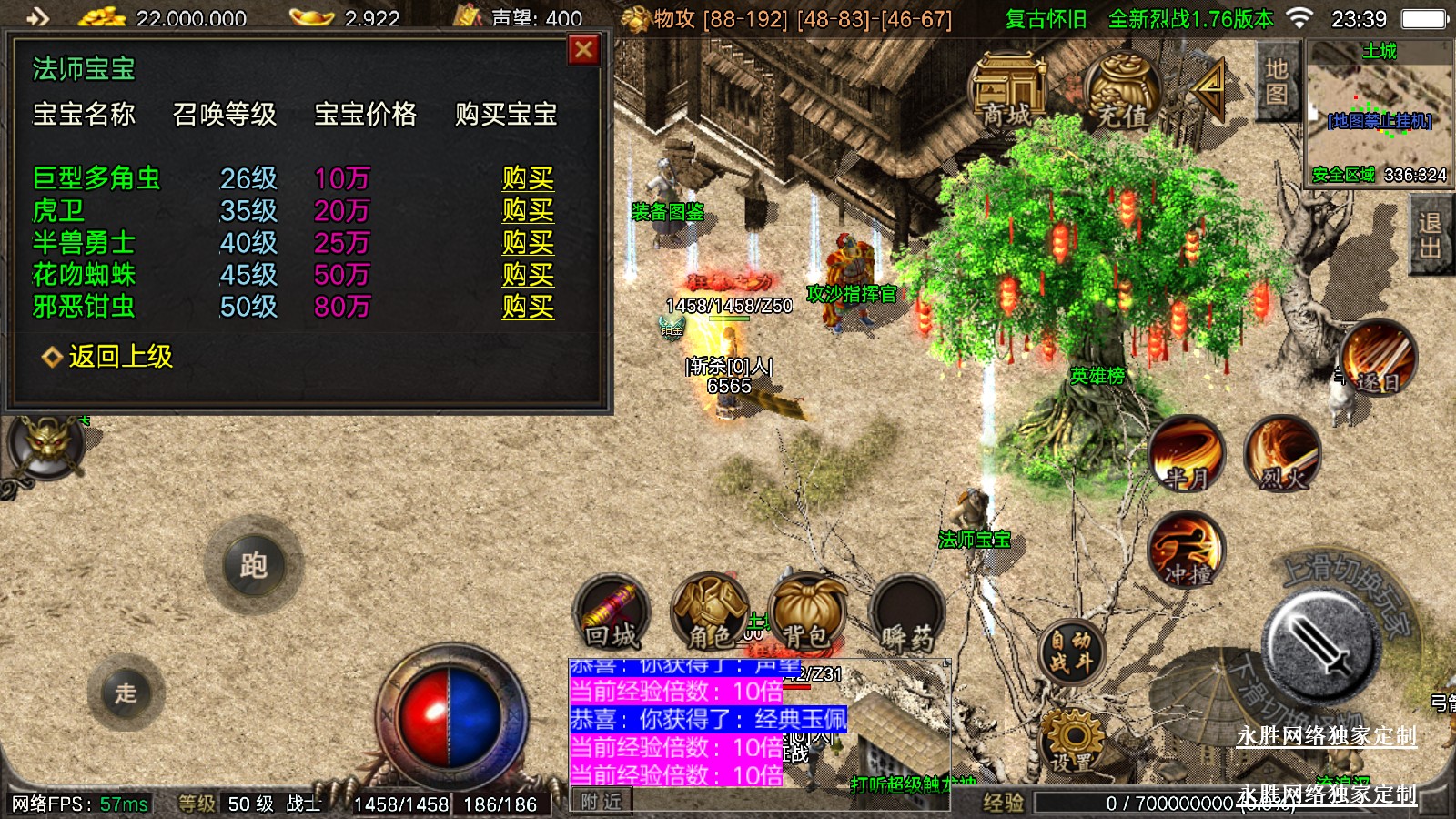Open the 设置 settings gear
This screenshot has height=819, width=1456.
pos(1071,743)
